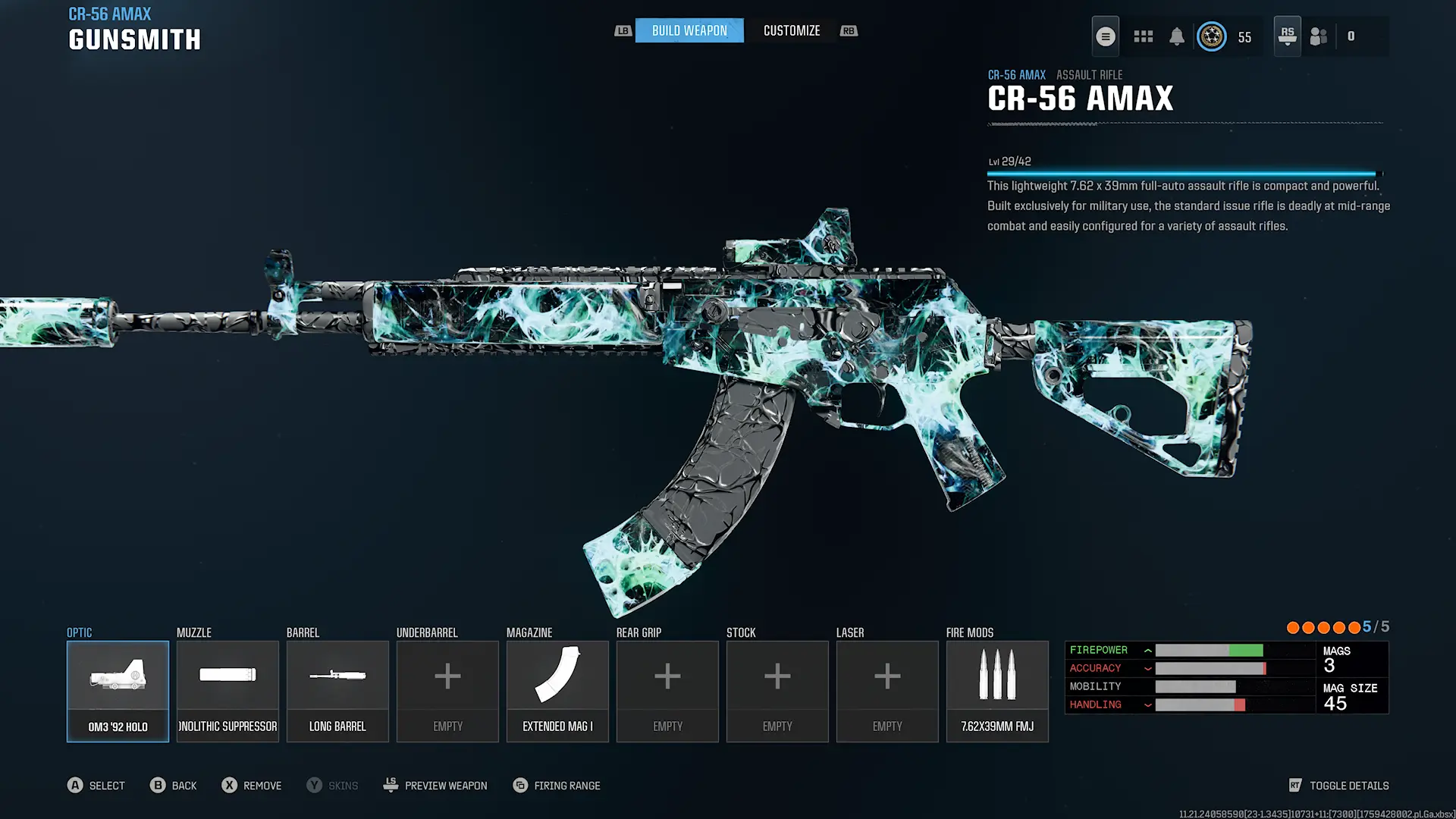Open the grid apps menu icon
The height and width of the screenshot is (819, 1456).
[1143, 36]
